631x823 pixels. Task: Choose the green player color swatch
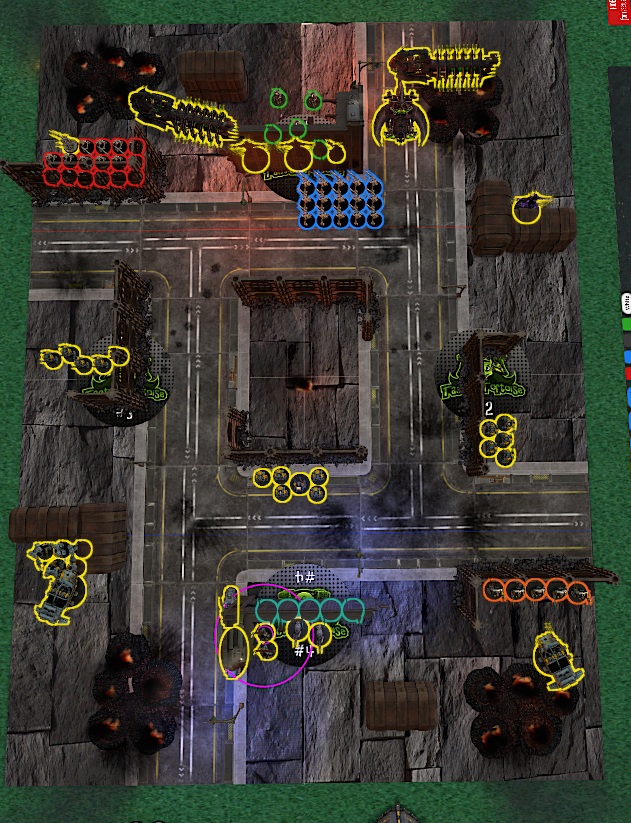click(x=627, y=324)
